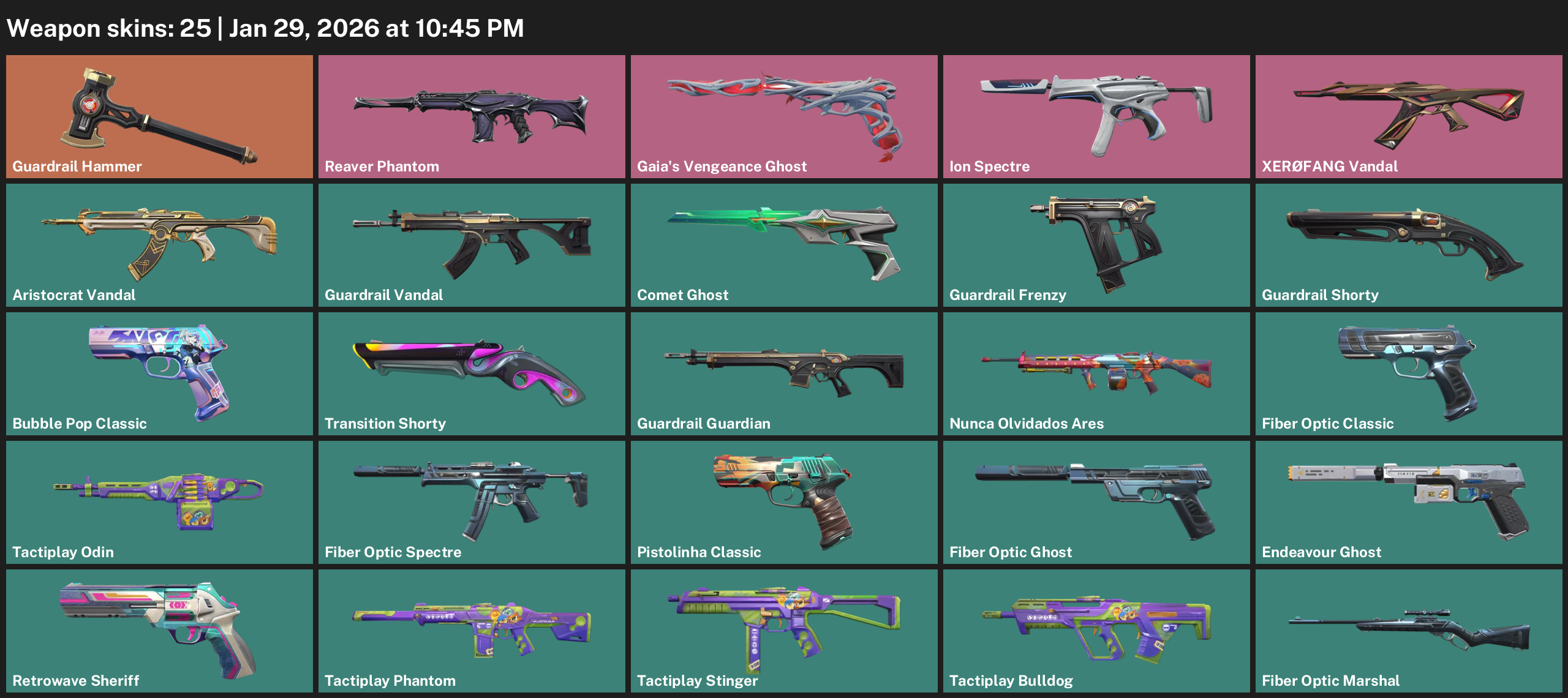Click the Aristocrat Vandal preview
Viewport: 1568px width, 698px height.
coord(159,245)
